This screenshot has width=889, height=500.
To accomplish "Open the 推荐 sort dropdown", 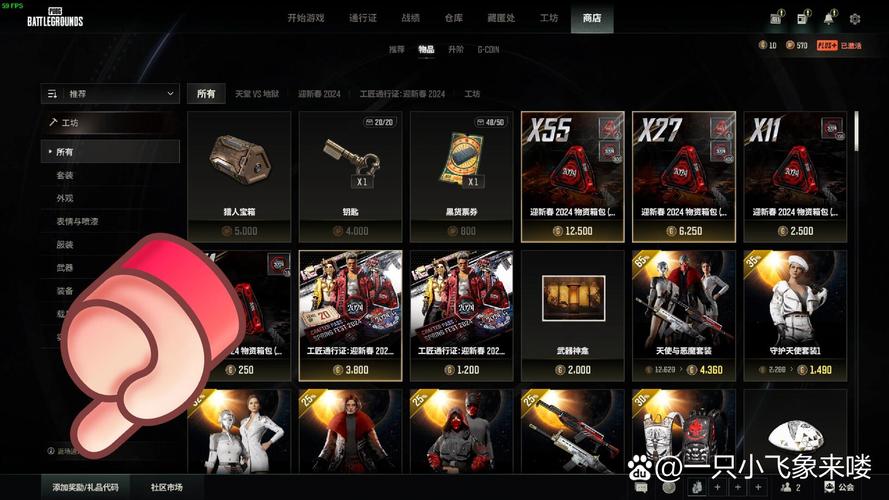I will (x=111, y=93).
